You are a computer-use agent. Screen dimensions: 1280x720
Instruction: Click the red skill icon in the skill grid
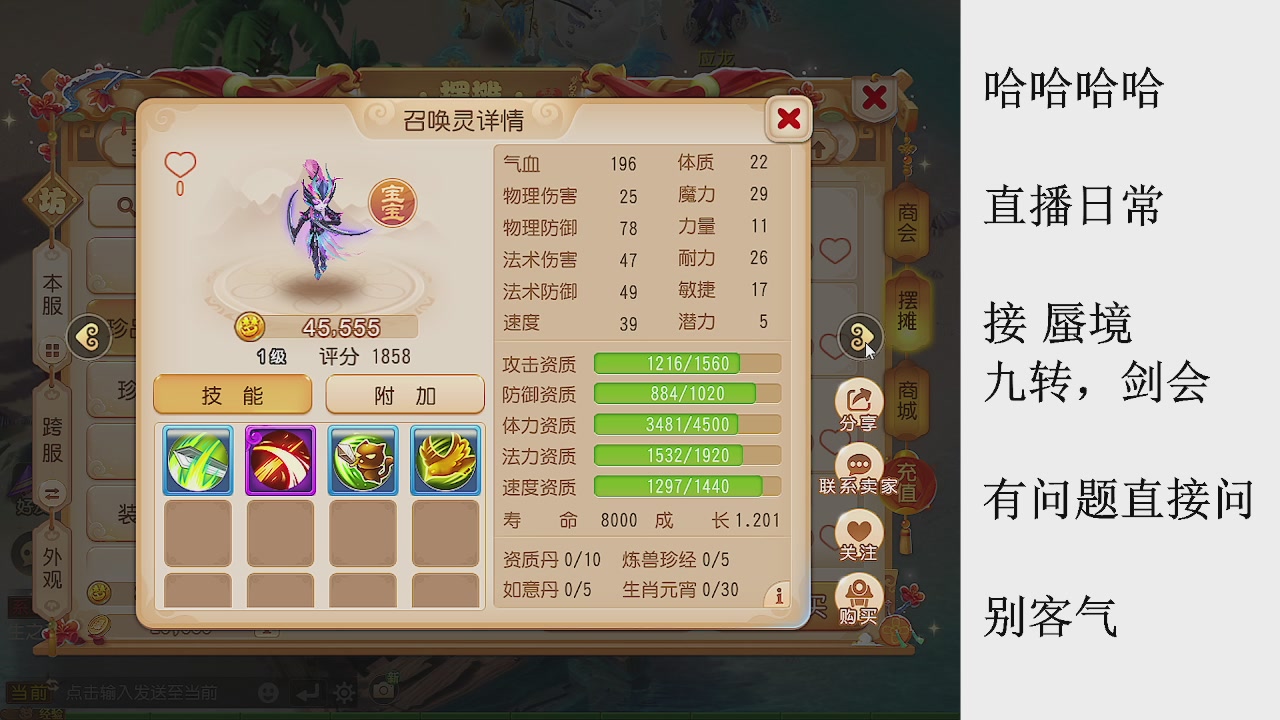point(279,461)
